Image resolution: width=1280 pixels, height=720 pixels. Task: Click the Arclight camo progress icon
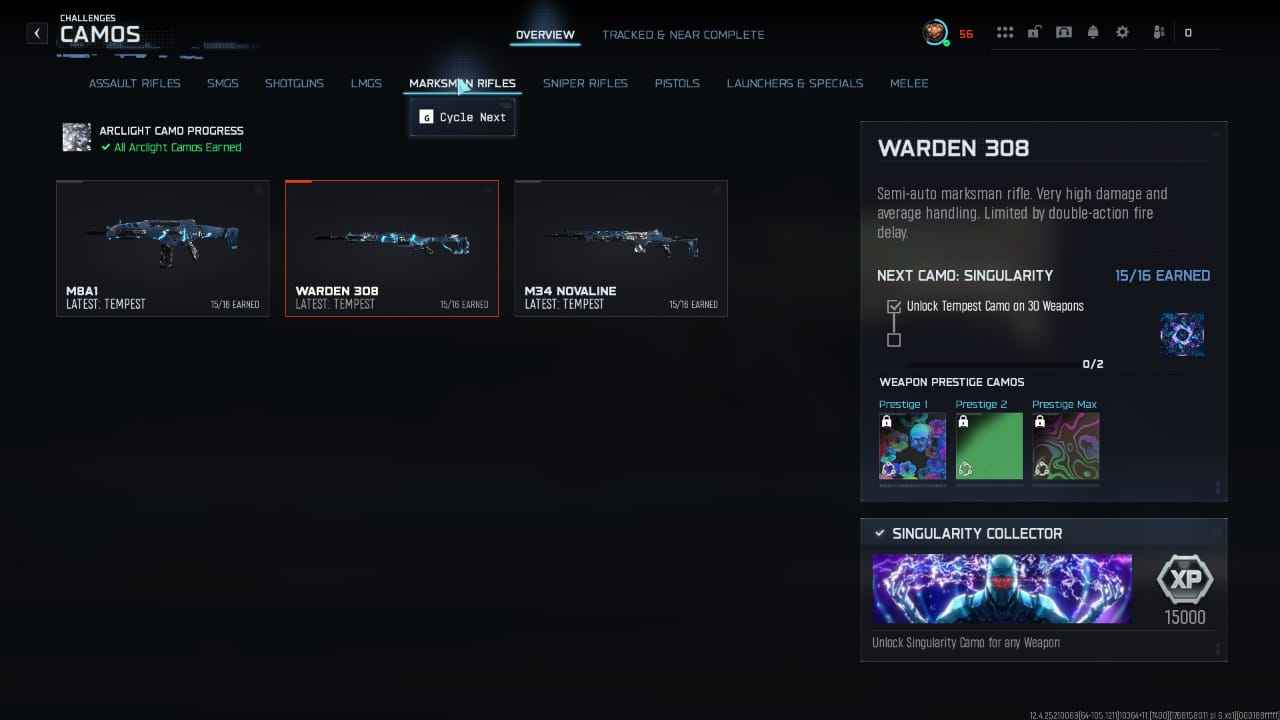pyautogui.click(x=76, y=137)
